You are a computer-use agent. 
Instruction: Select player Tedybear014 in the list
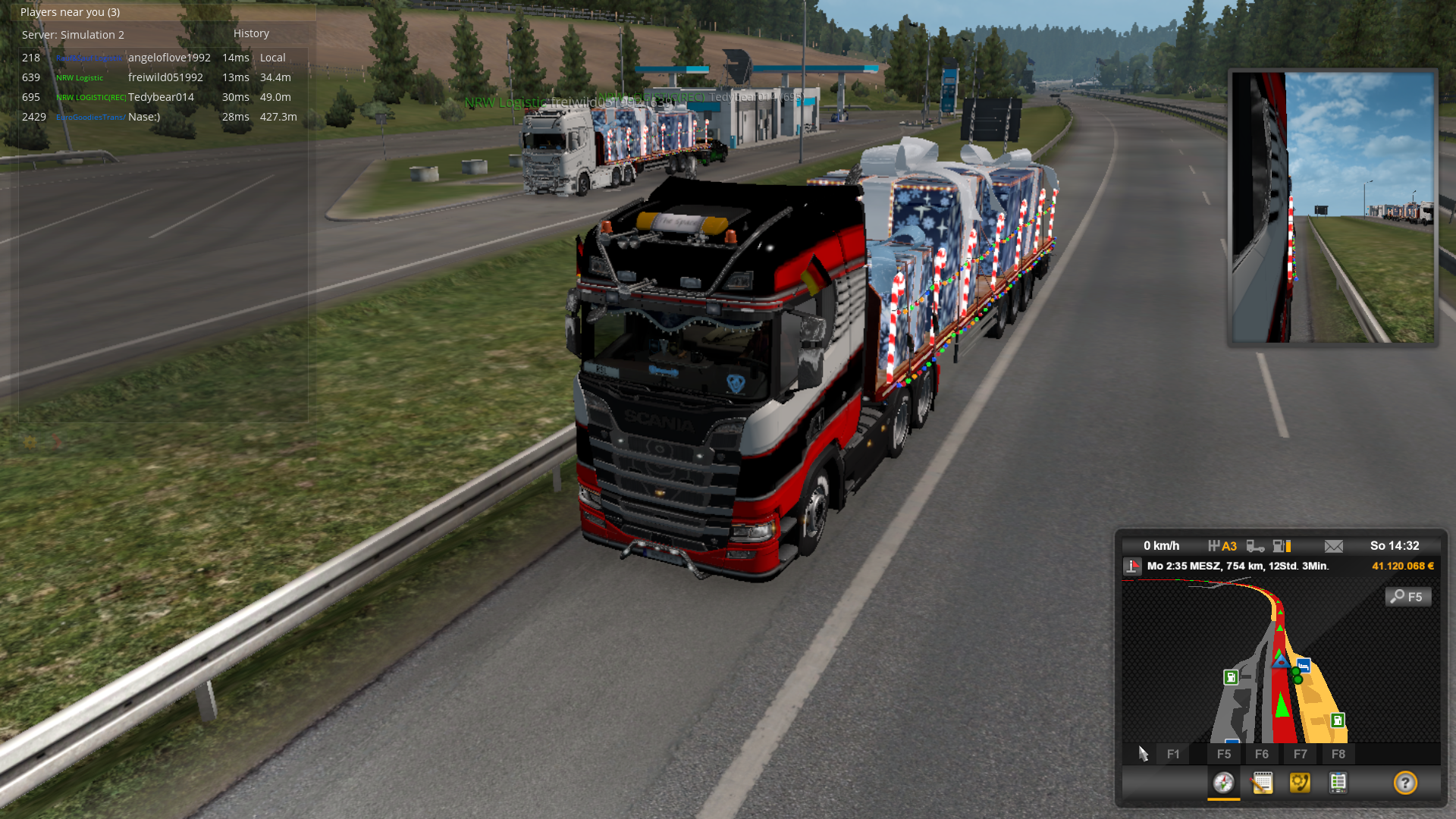[x=161, y=97]
